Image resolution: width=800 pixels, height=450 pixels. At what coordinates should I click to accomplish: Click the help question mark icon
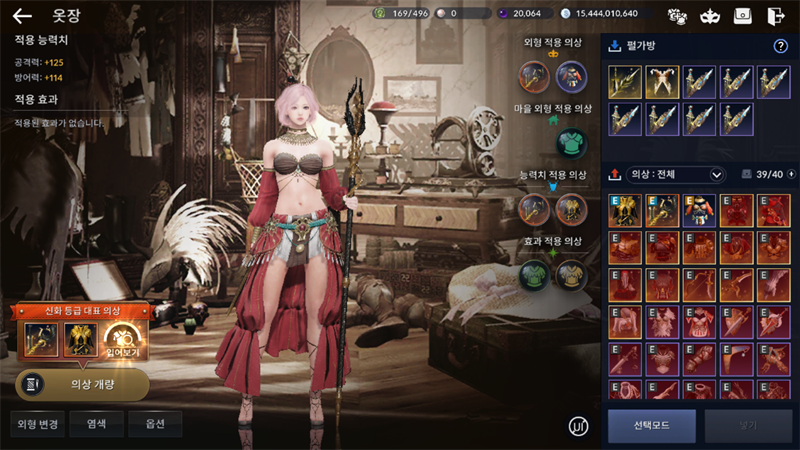pos(781,46)
